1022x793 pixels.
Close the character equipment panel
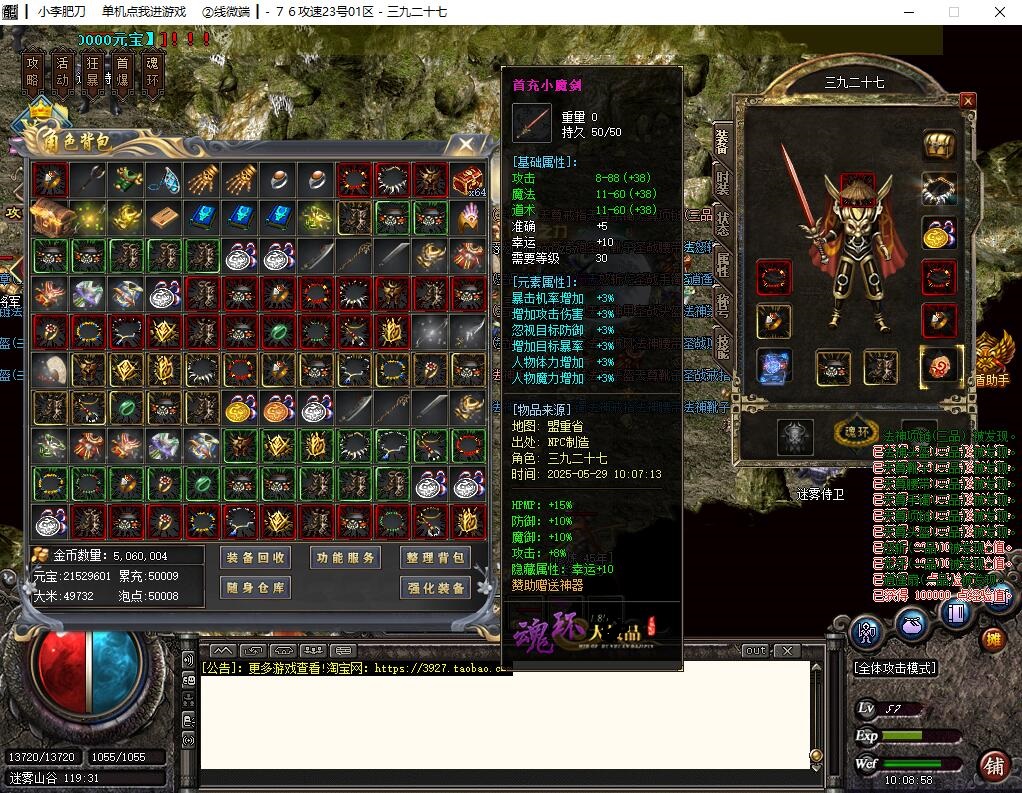[967, 100]
